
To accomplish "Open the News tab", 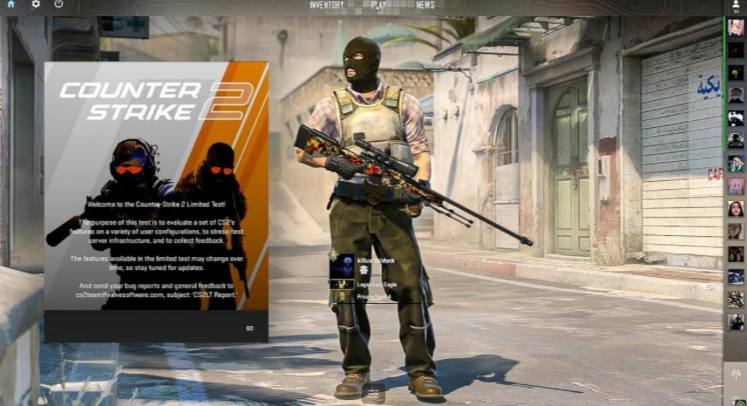I will point(425,5).
